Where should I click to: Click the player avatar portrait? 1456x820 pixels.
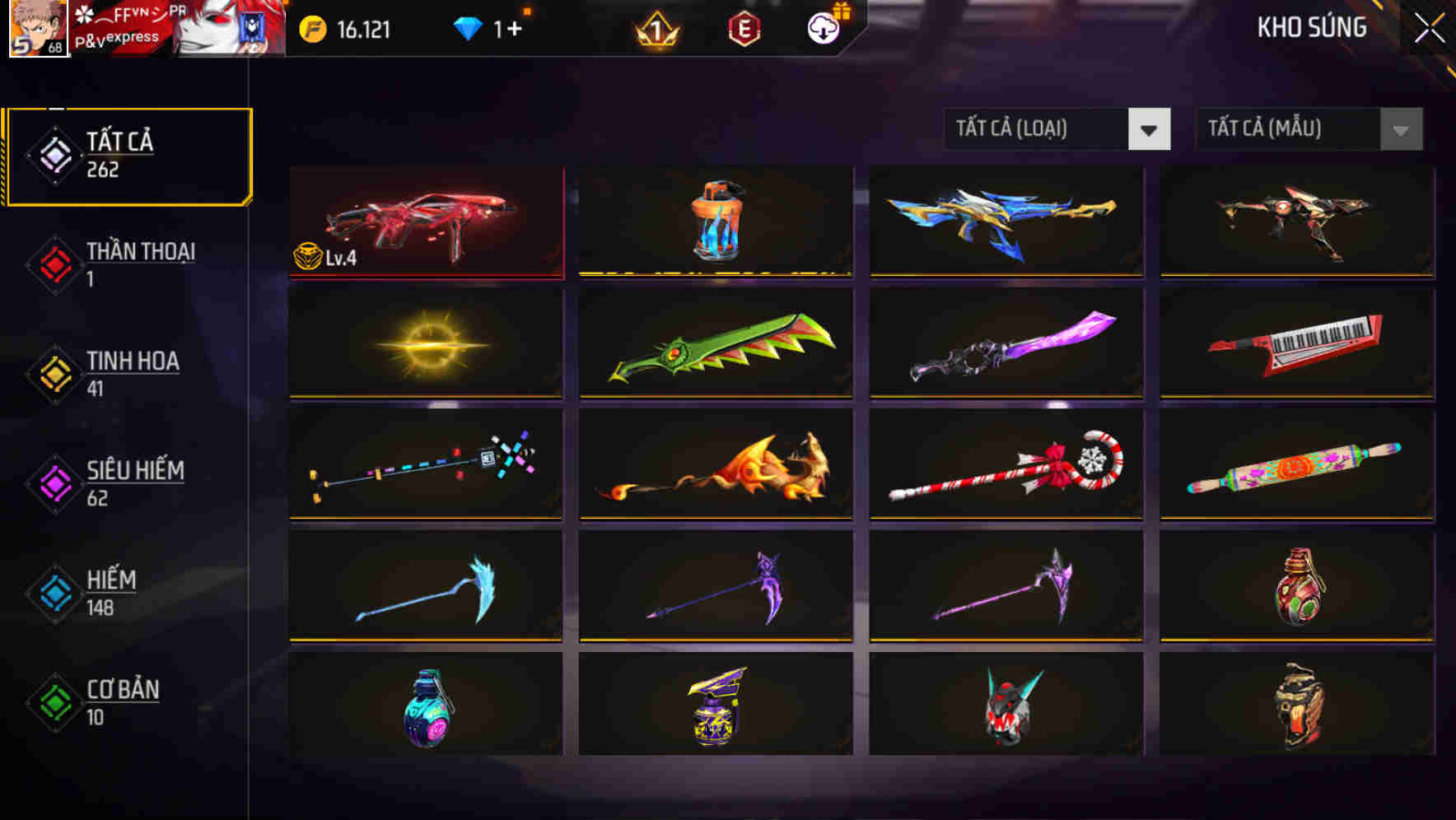(x=37, y=29)
